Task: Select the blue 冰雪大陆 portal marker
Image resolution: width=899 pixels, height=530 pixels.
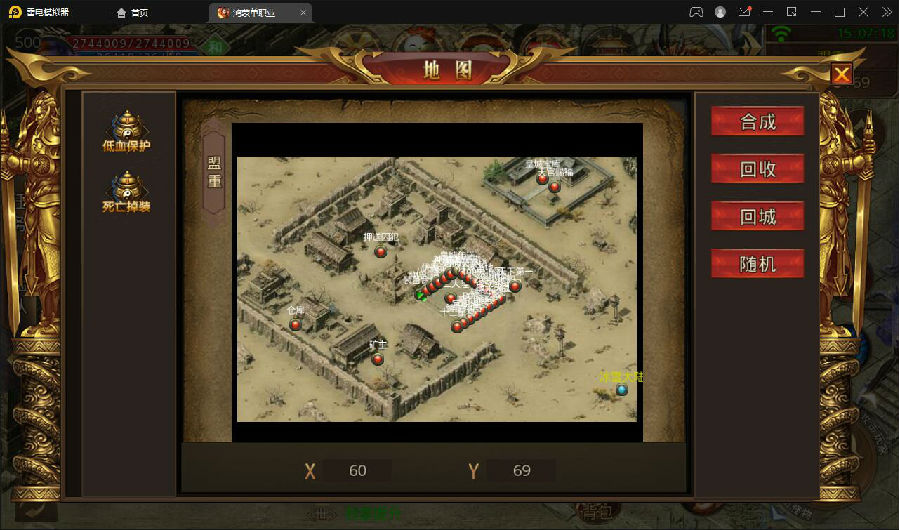Action: [622, 389]
